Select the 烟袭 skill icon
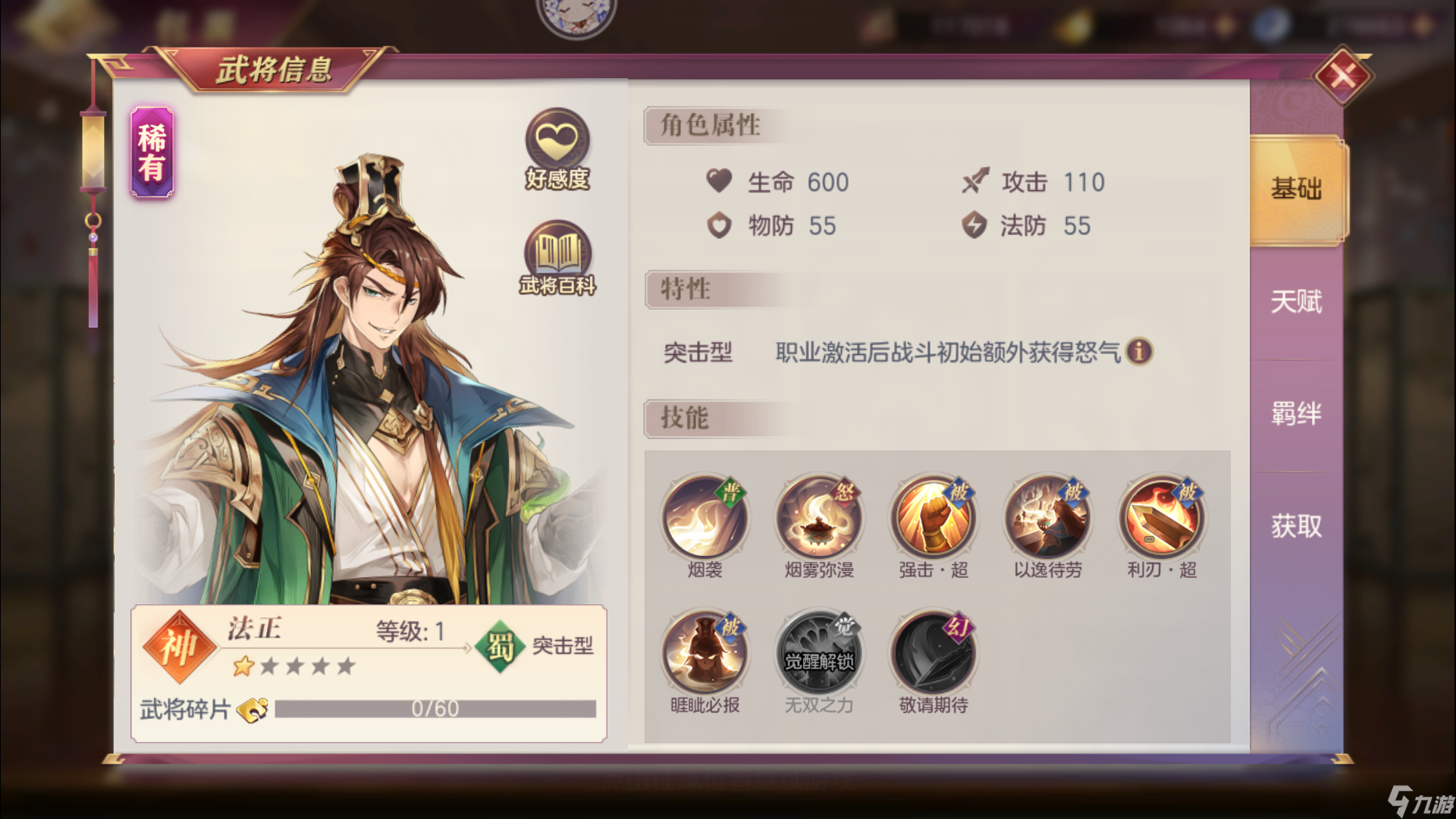This screenshot has width=1456, height=819. (704, 518)
